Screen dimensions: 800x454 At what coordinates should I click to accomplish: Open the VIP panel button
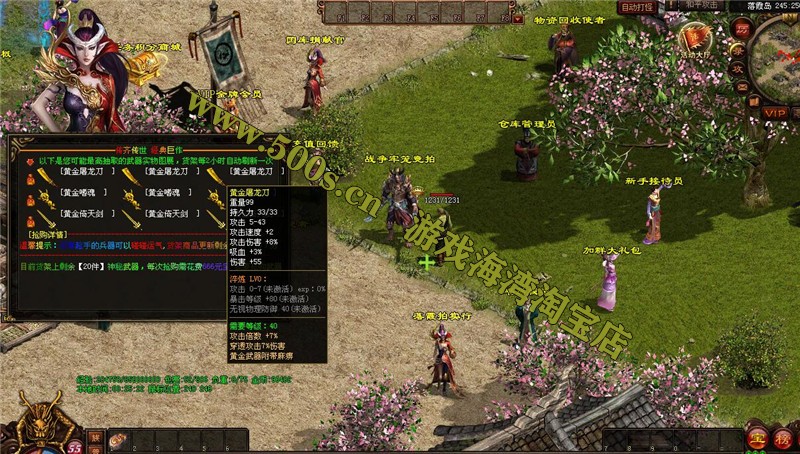[775, 113]
